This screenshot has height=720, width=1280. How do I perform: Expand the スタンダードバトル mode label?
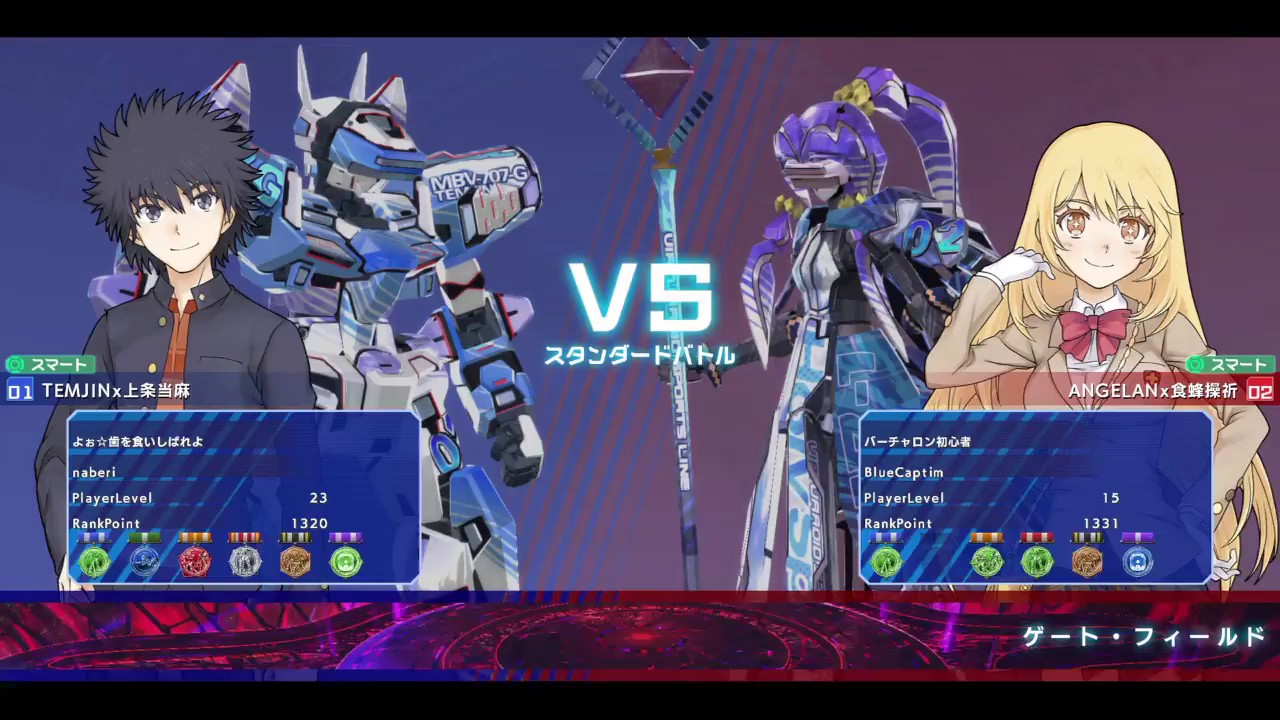pyautogui.click(x=640, y=354)
